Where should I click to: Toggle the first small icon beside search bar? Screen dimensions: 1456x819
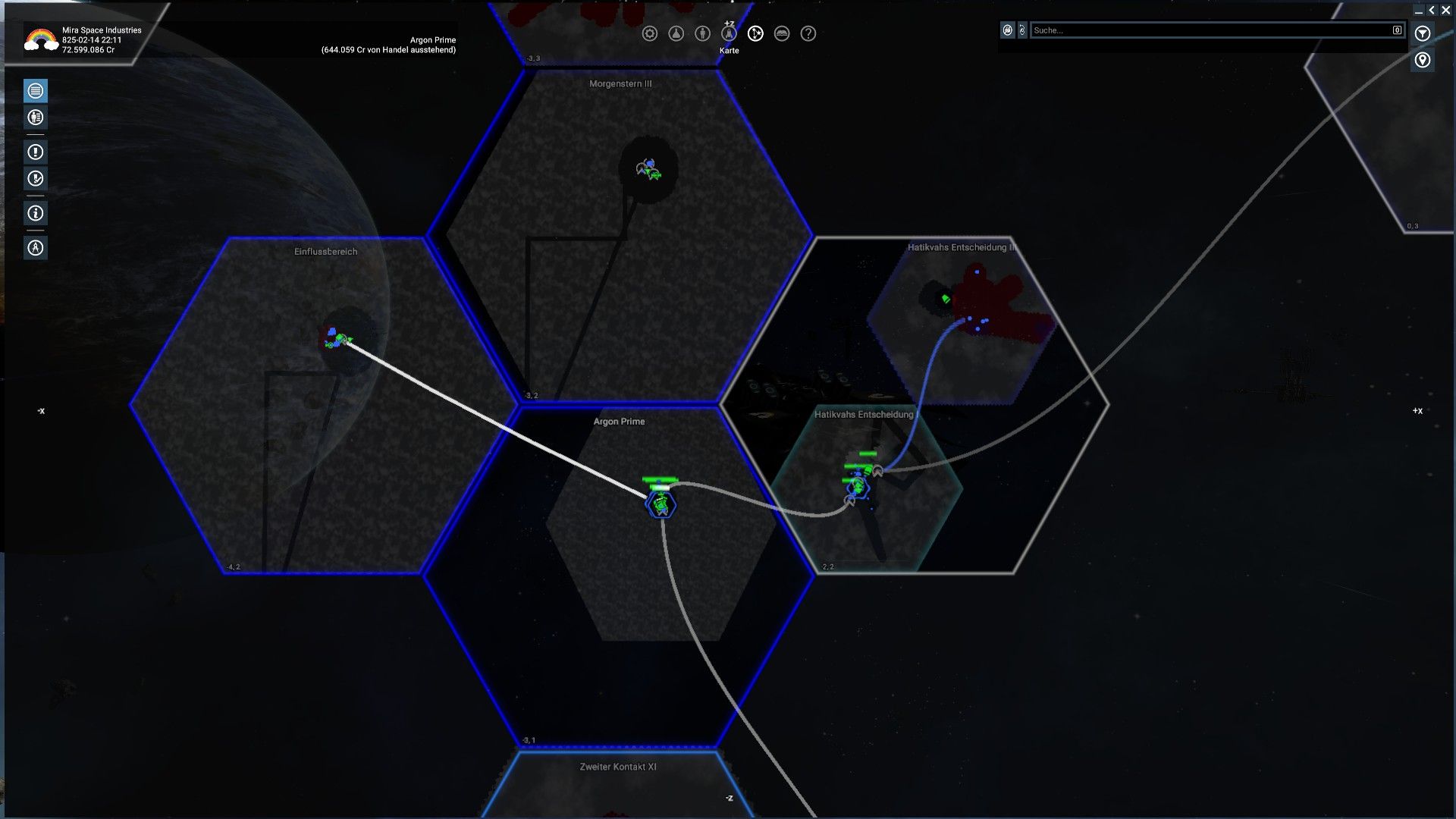[x=1007, y=30]
